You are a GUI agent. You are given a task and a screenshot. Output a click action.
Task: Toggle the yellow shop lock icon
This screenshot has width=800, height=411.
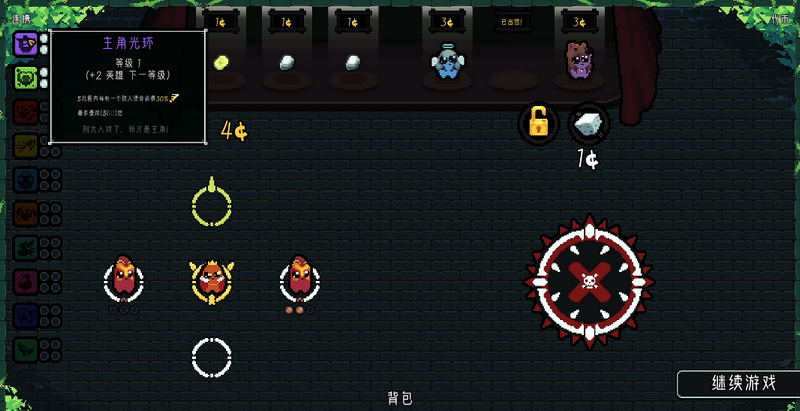(538, 124)
